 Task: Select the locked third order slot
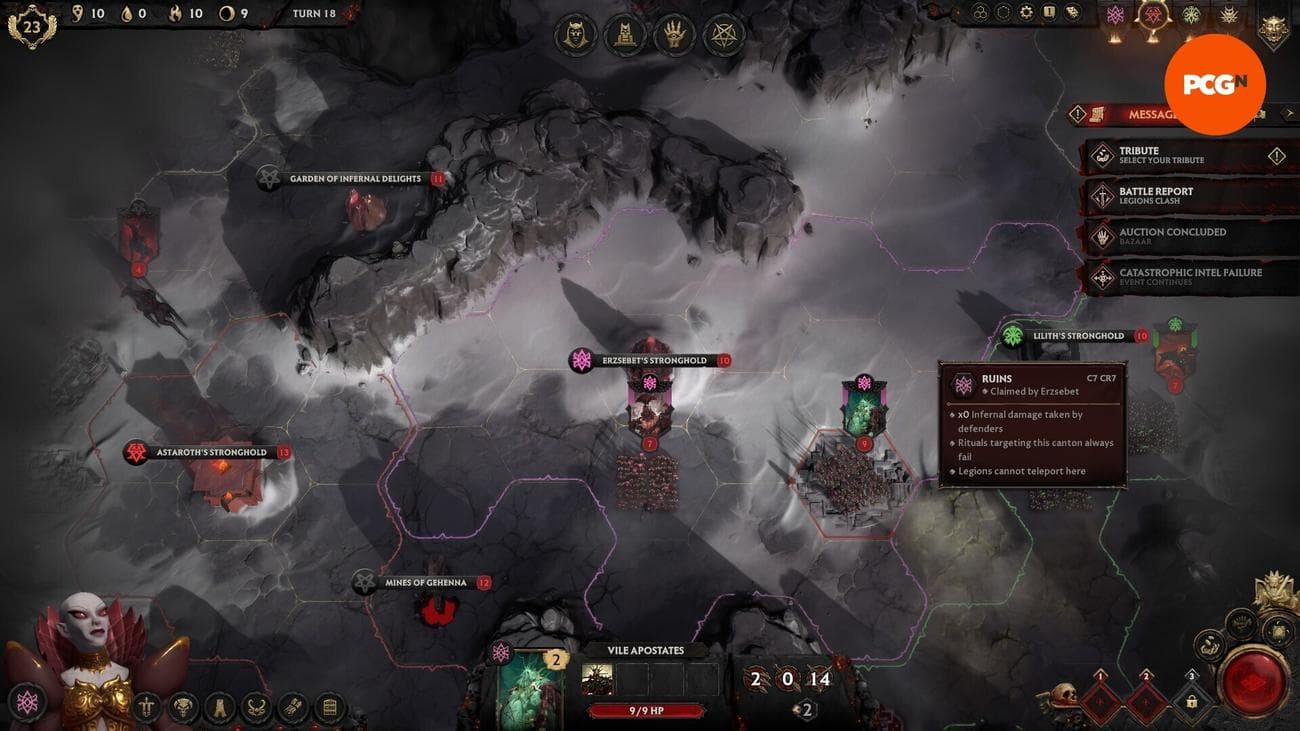1191,702
